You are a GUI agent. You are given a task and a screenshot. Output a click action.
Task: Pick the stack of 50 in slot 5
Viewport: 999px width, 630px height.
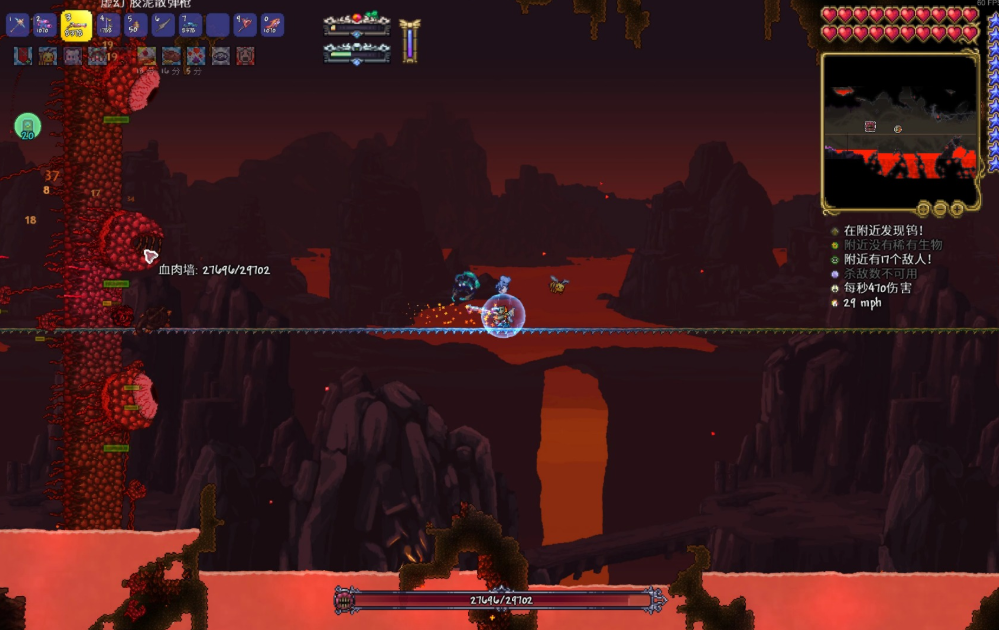coord(135,25)
